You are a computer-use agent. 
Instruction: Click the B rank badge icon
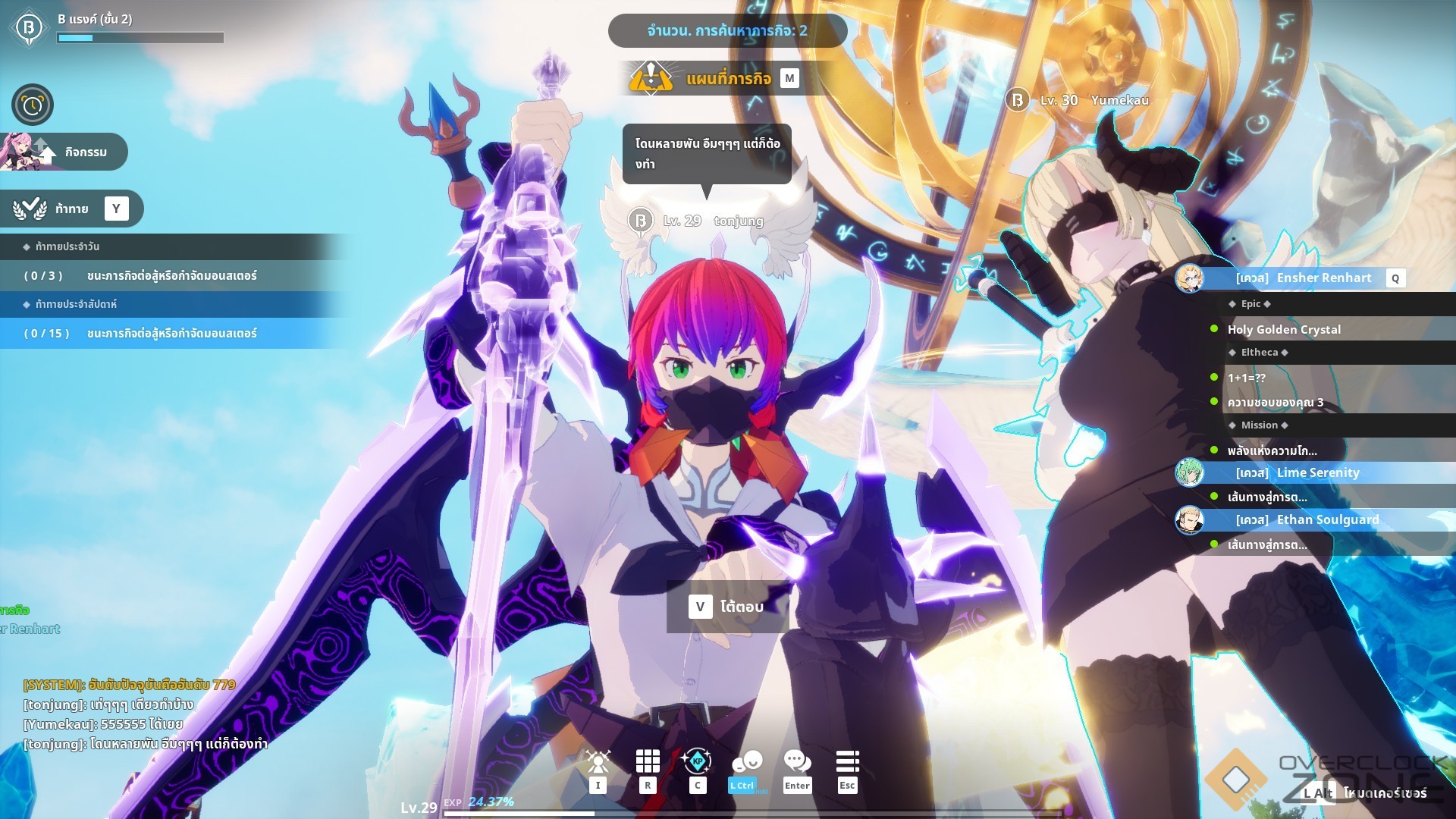click(29, 28)
